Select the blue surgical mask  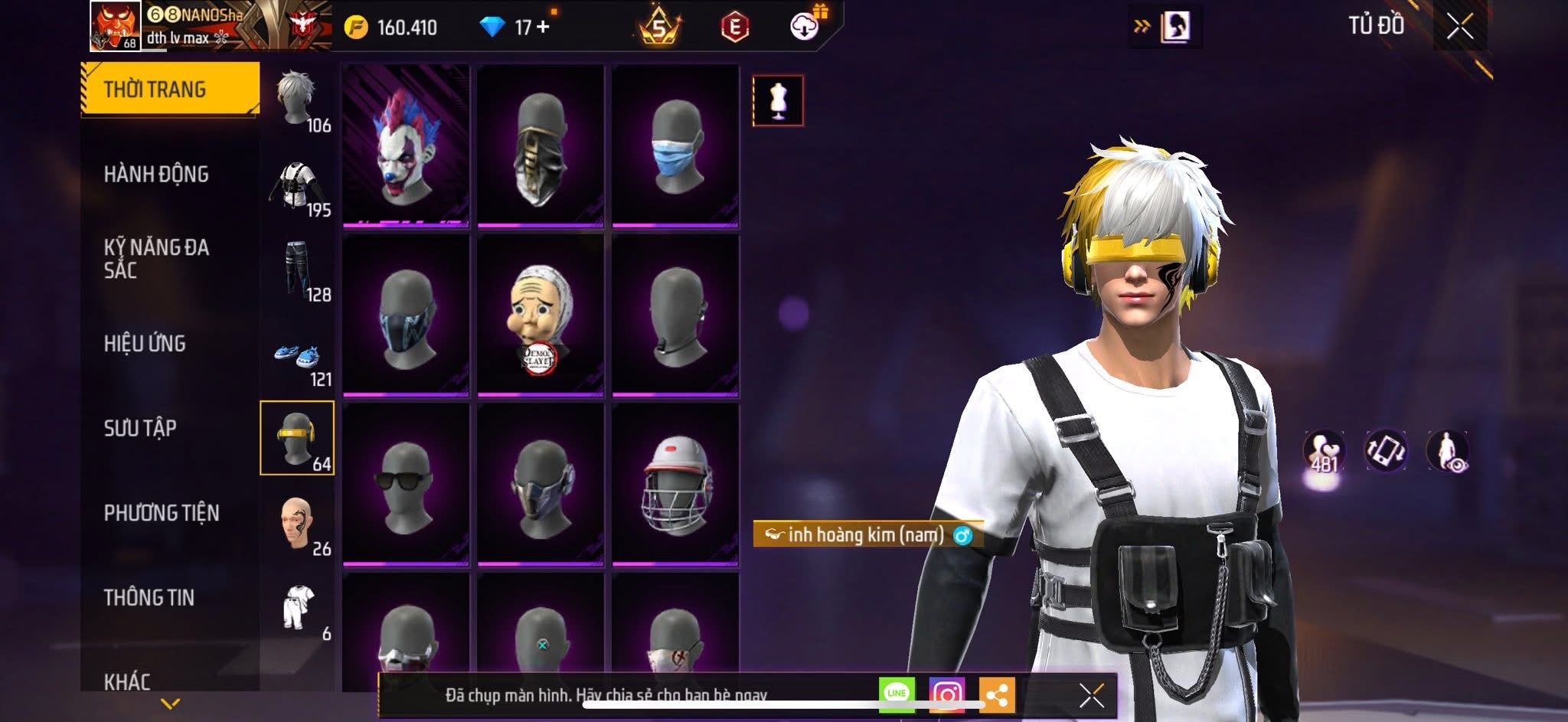[x=675, y=145]
